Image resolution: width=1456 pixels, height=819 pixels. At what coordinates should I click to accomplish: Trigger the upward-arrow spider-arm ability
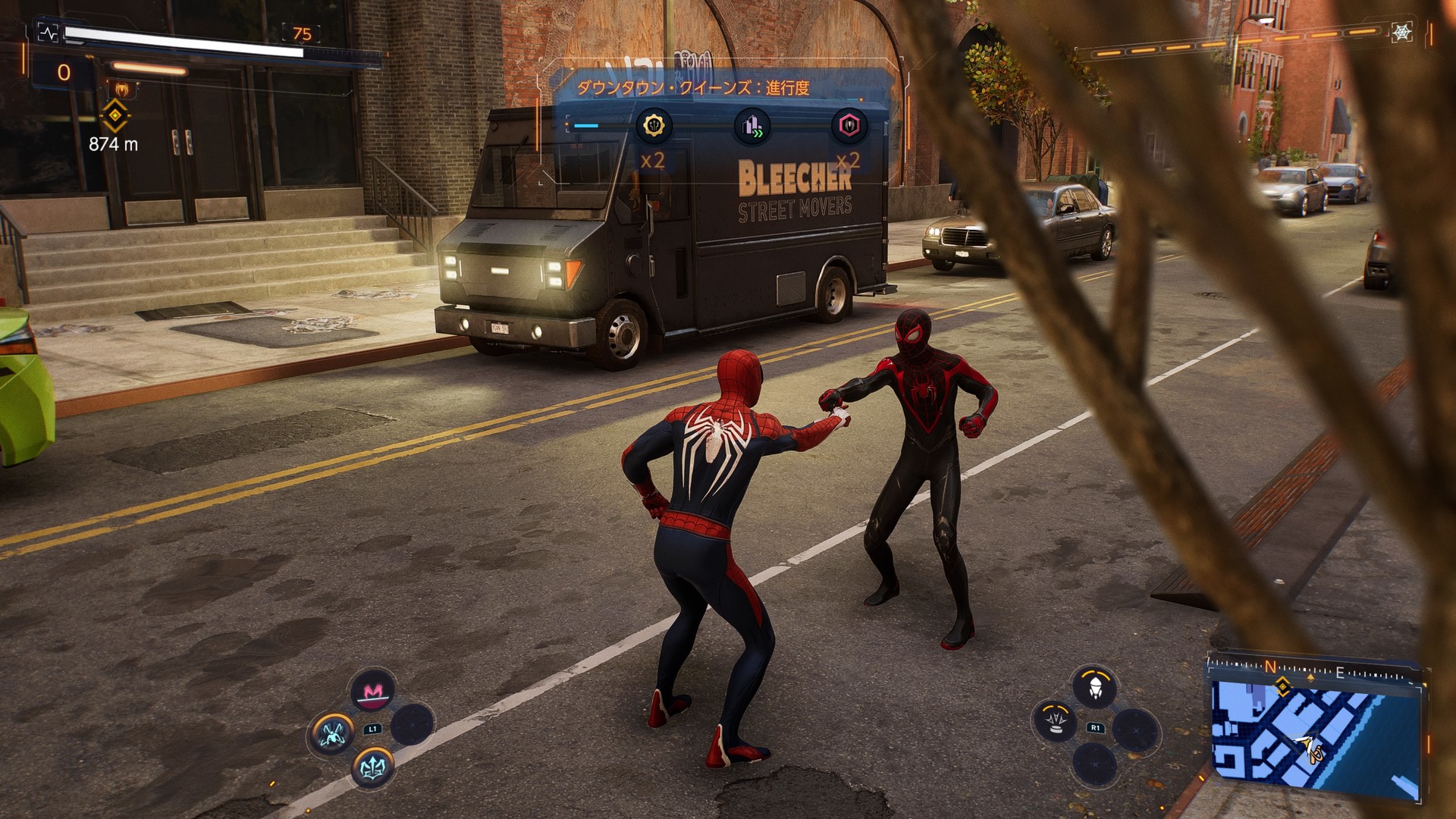372,767
